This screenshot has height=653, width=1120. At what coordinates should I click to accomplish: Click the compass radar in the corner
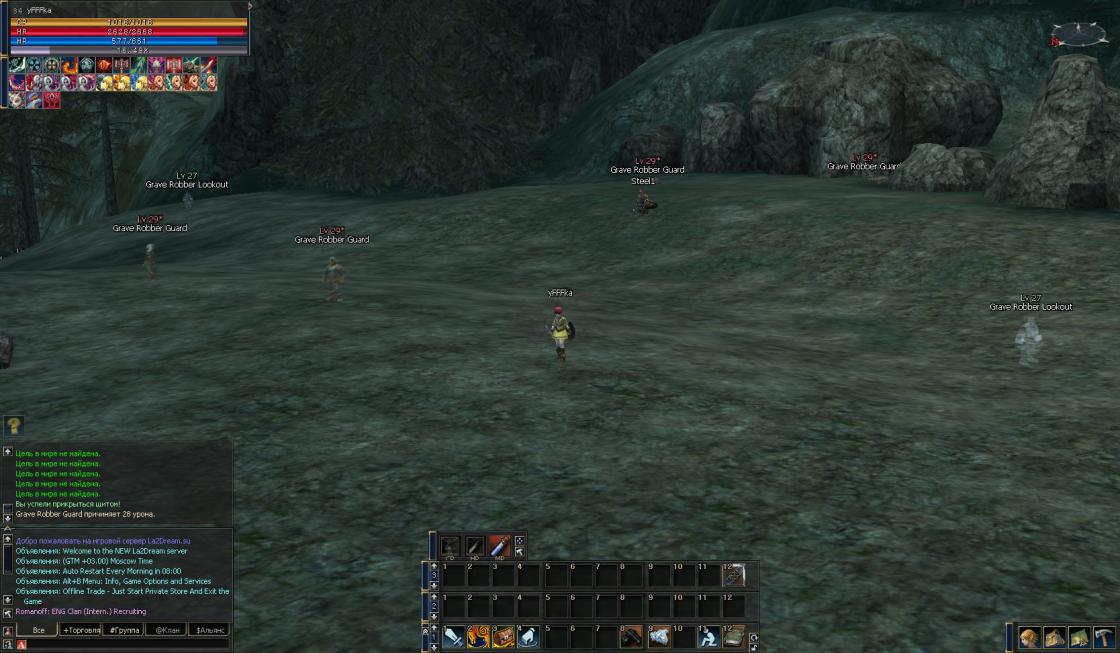[x=1078, y=35]
